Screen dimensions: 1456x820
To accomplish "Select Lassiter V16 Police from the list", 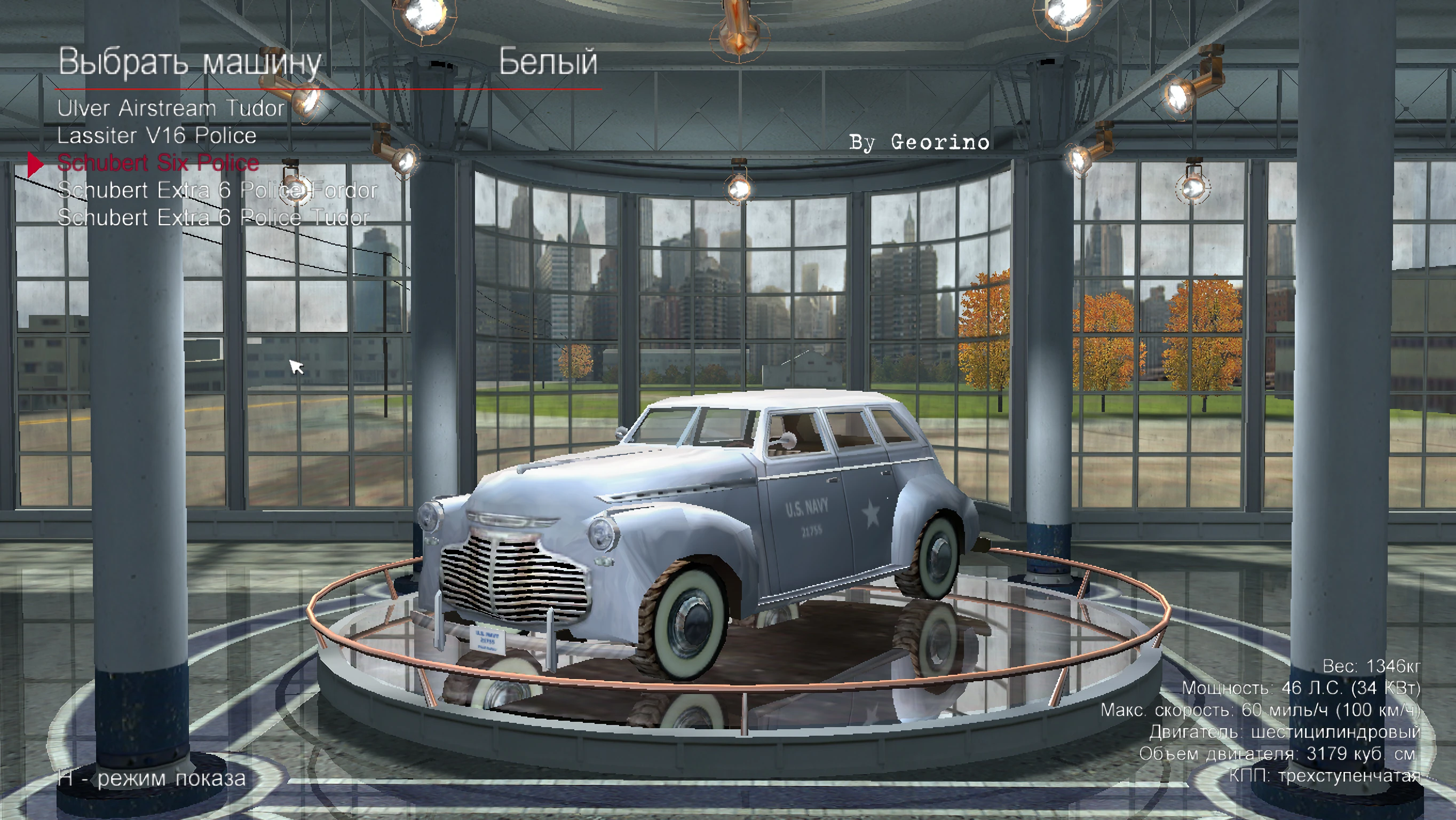I will tap(157, 137).
